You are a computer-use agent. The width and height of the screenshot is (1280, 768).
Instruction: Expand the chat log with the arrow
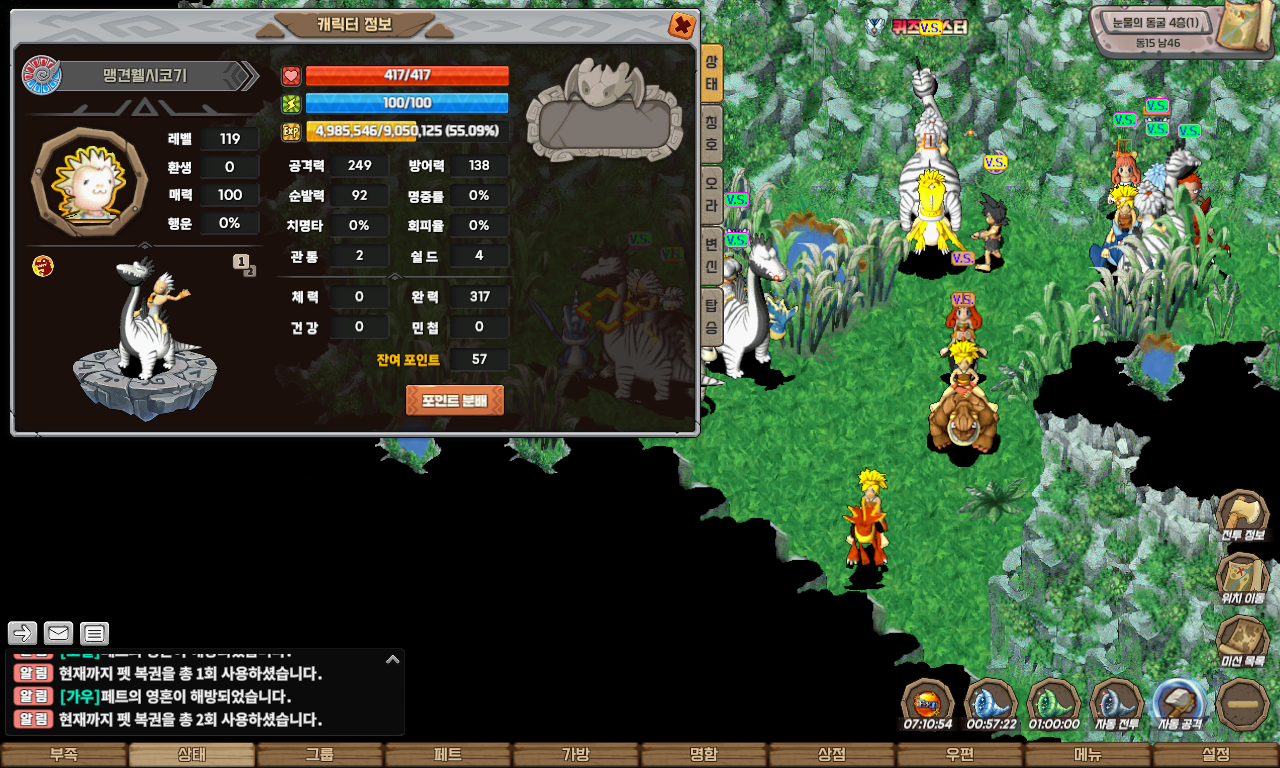[x=393, y=659]
